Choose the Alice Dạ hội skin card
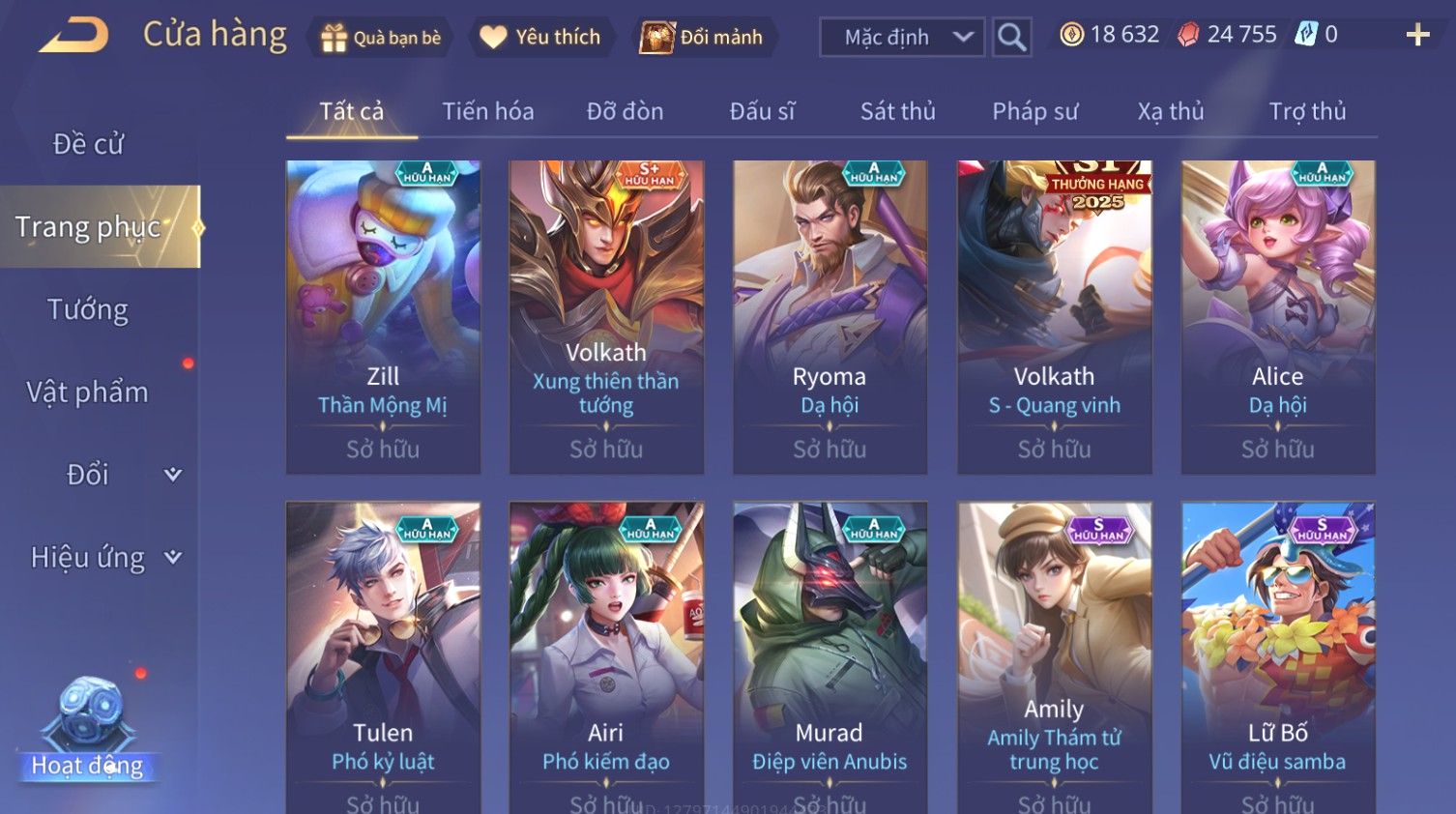The height and width of the screenshot is (814, 1456). (x=1277, y=316)
